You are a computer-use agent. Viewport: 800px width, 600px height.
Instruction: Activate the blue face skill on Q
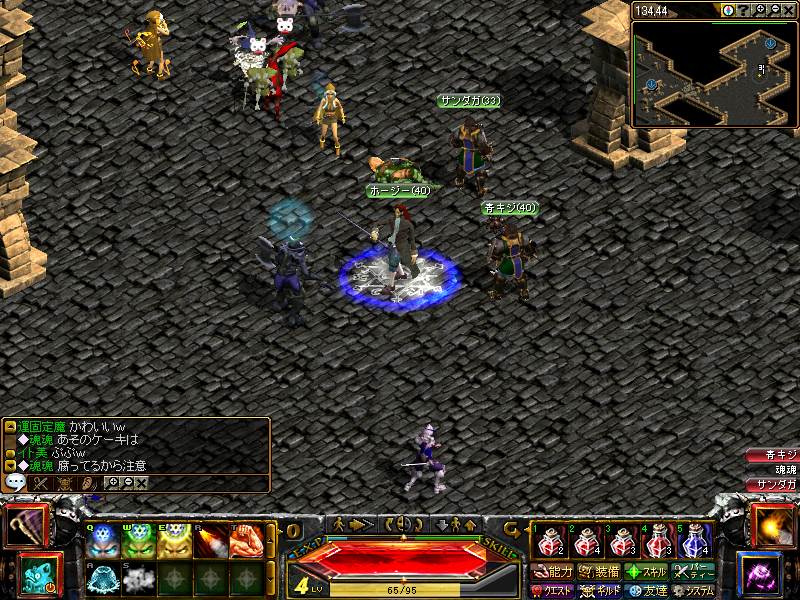coord(101,542)
